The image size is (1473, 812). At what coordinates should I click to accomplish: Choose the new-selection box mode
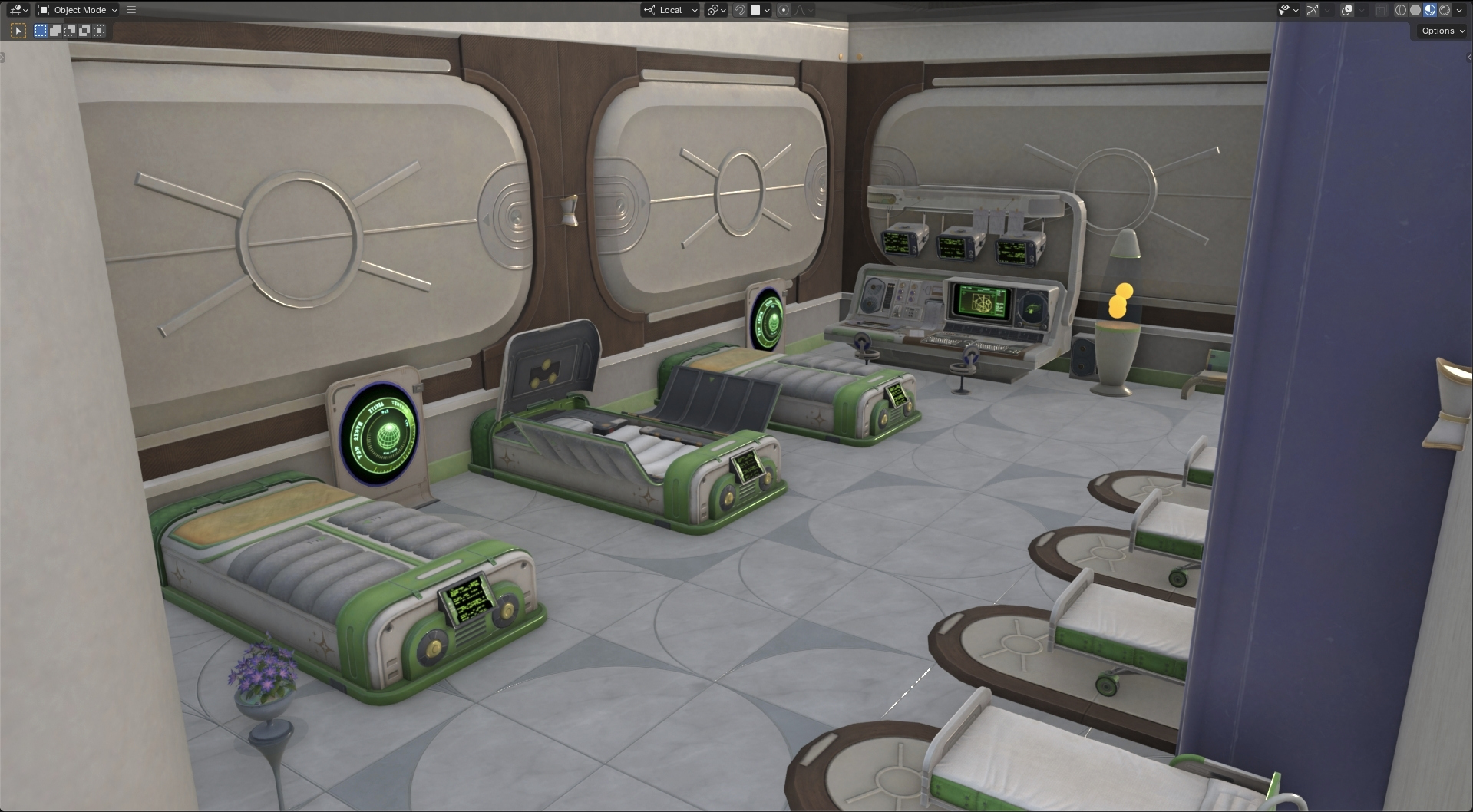tap(41, 31)
